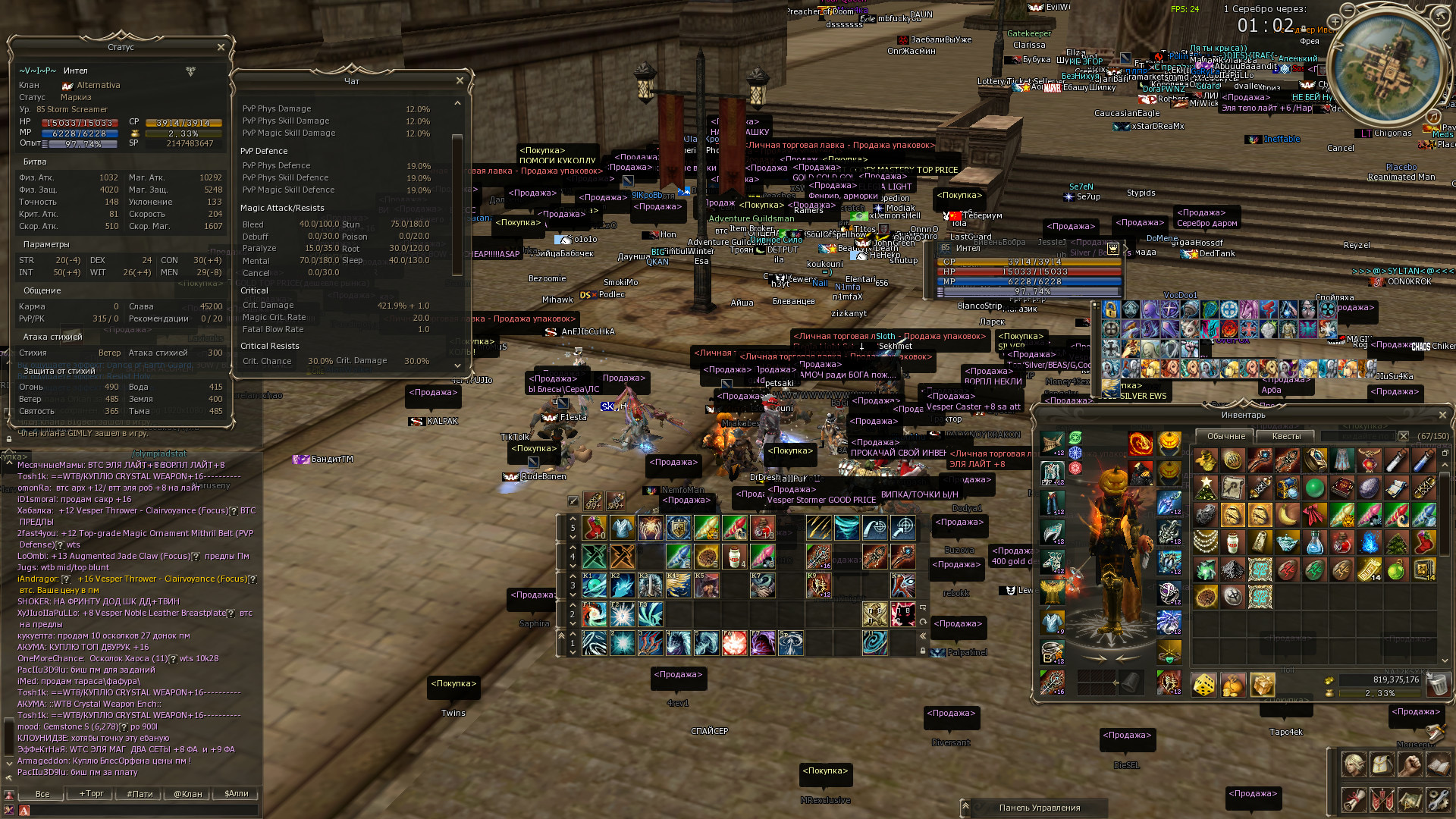
Task: Select the green orb inventory item
Action: click(1314, 488)
